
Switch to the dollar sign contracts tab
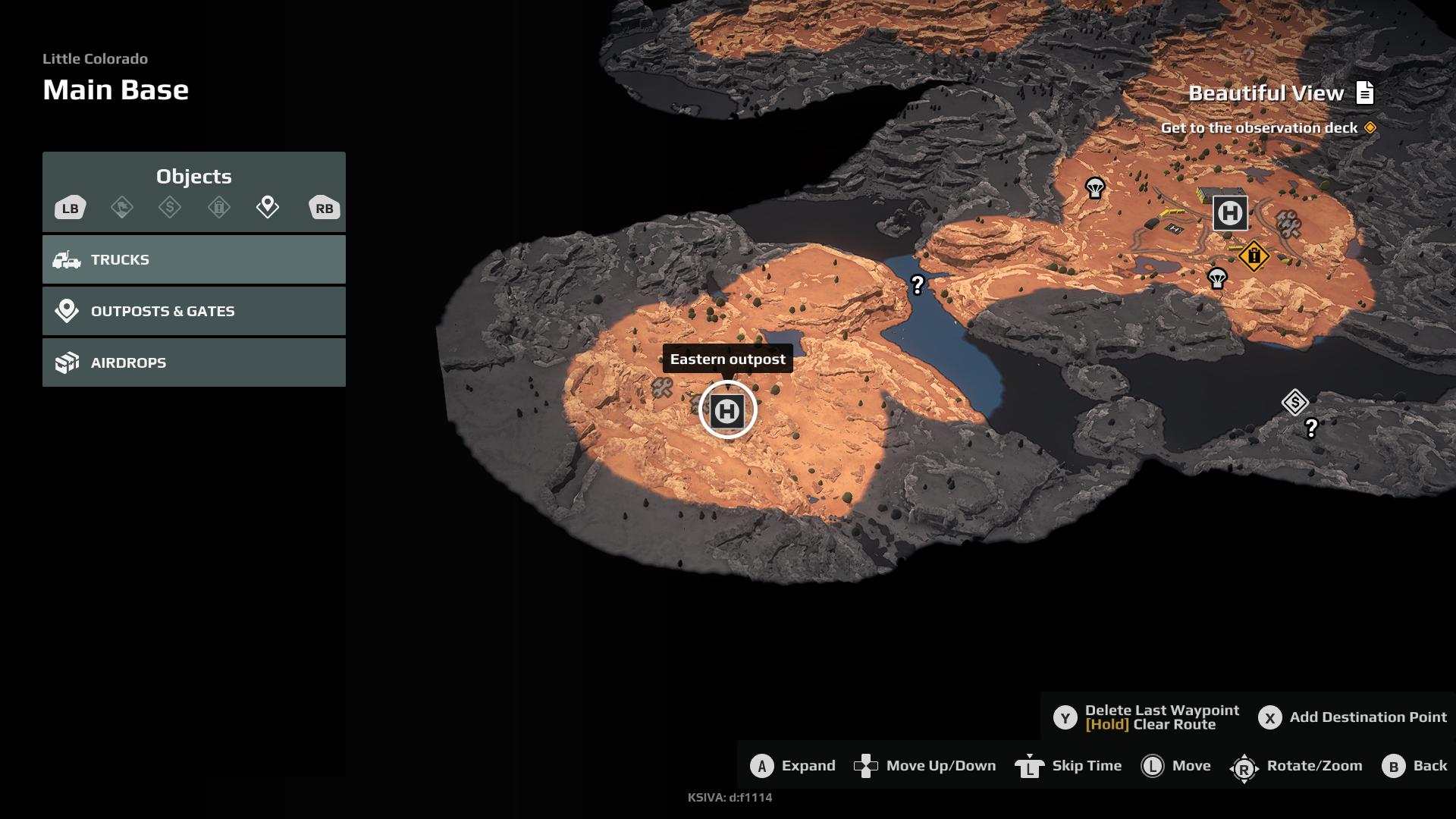pyautogui.click(x=170, y=207)
